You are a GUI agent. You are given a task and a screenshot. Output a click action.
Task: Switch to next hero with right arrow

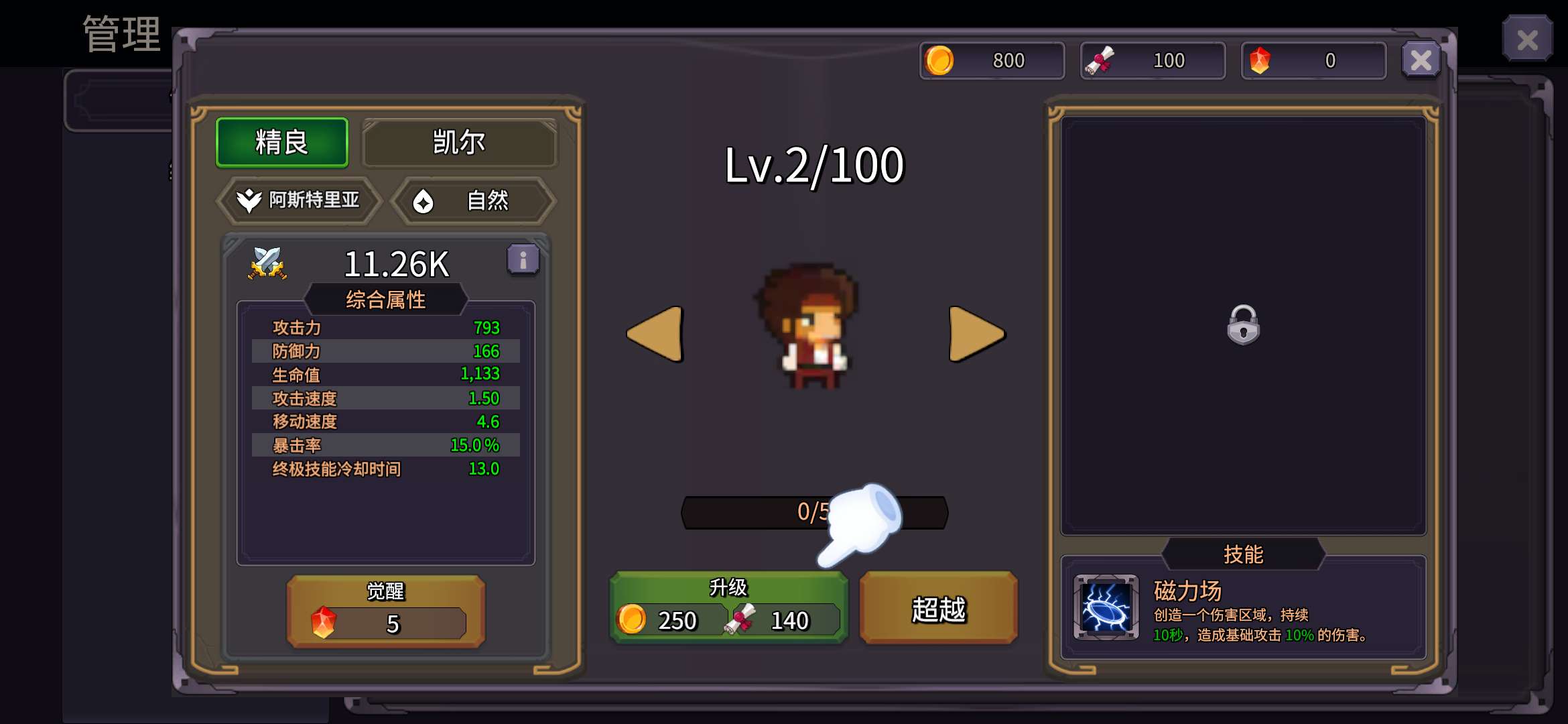[976, 334]
